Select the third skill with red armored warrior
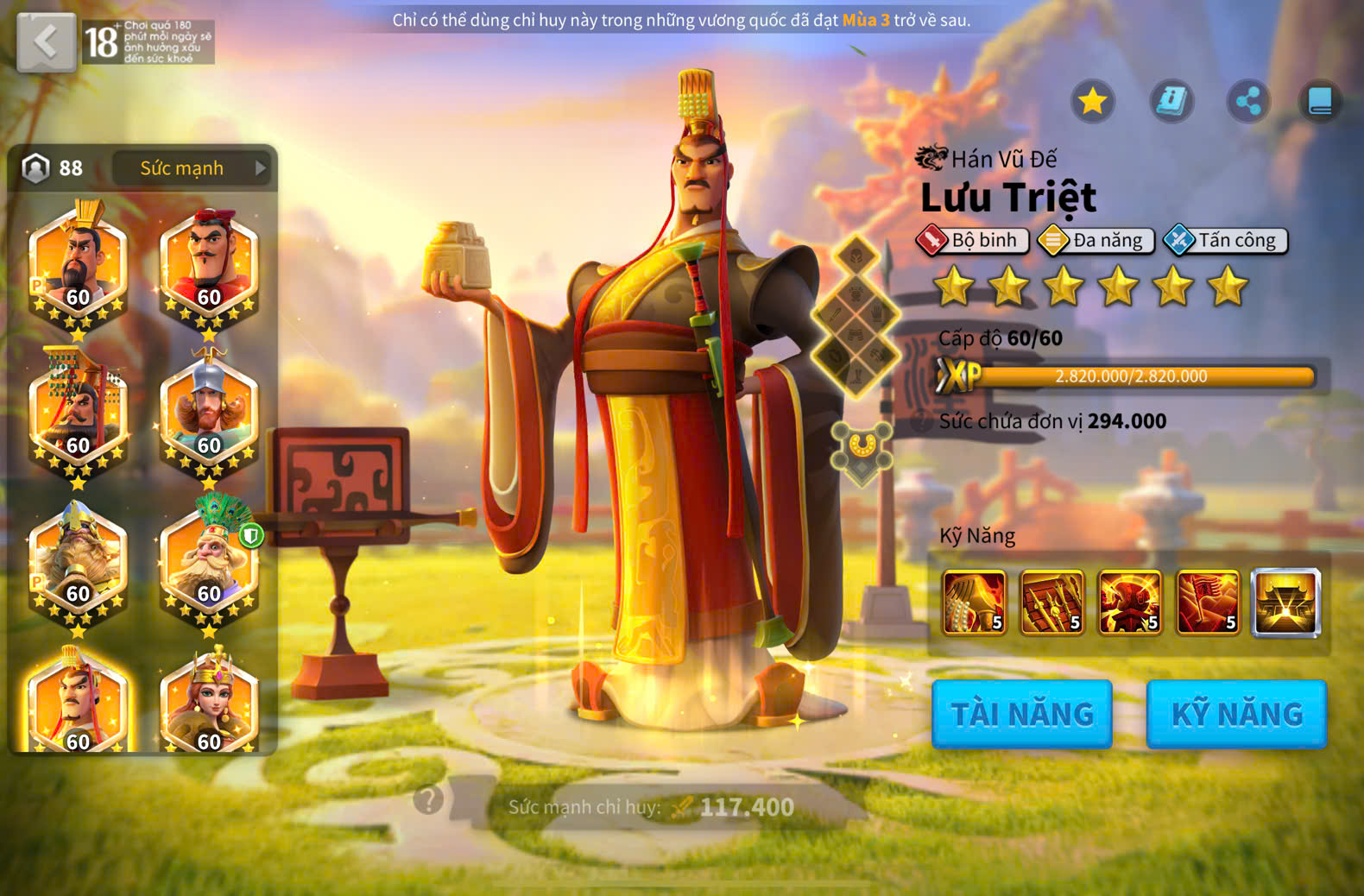This screenshot has height=896, width=1364. point(1130,603)
